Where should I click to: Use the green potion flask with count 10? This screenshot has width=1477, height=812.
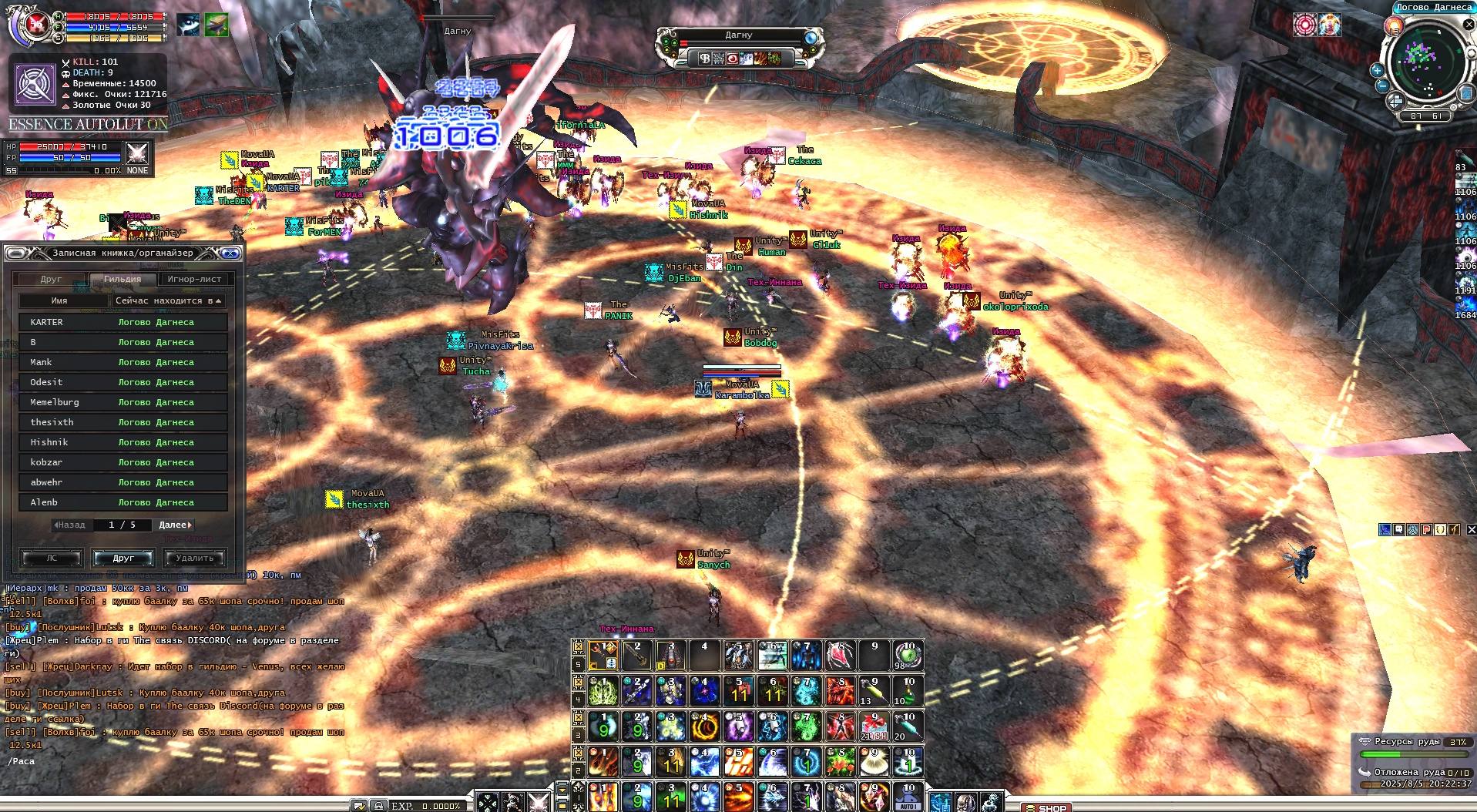908,690
